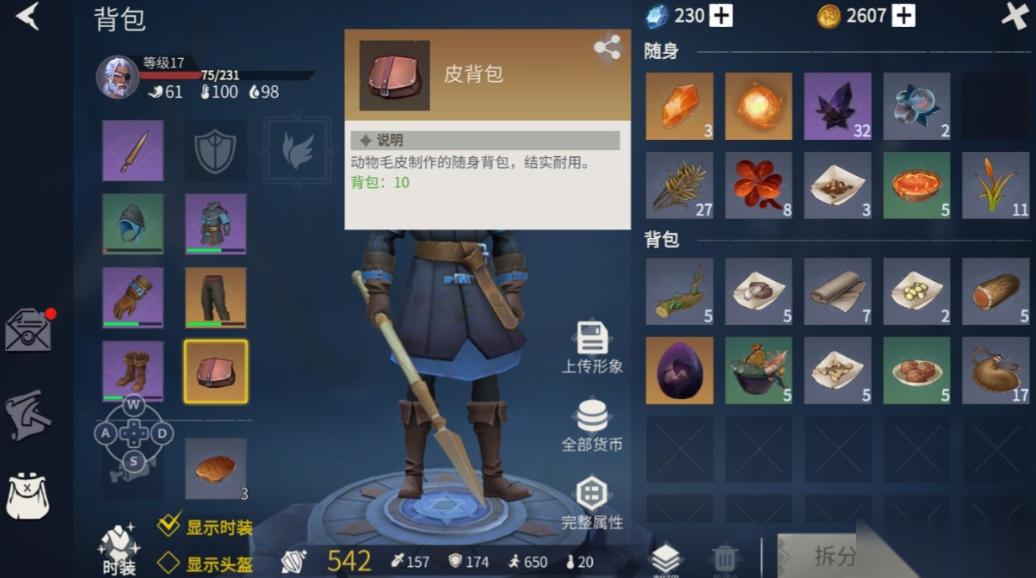This screenshot has height=578, width=1036.
Task: Add more gold coins with plus button
Action: click(904, 15)
